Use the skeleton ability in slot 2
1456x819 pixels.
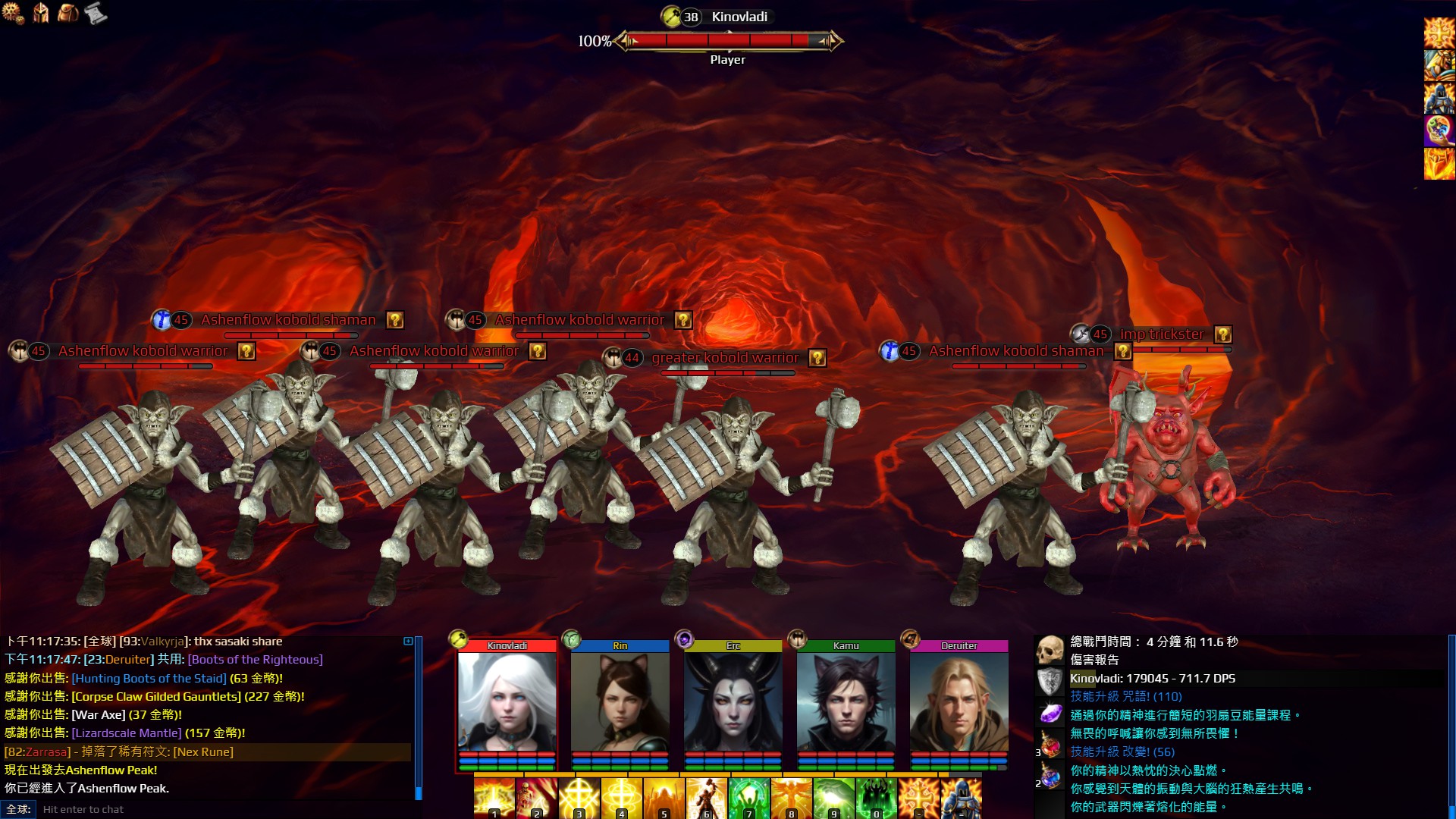pos(536,798)
